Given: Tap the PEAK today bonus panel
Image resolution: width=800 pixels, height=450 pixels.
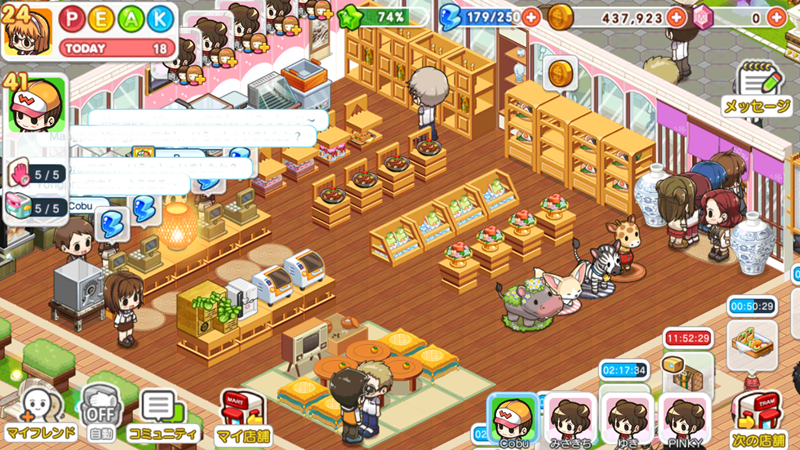Looking at the screenshot, I should tap(116, 30).
